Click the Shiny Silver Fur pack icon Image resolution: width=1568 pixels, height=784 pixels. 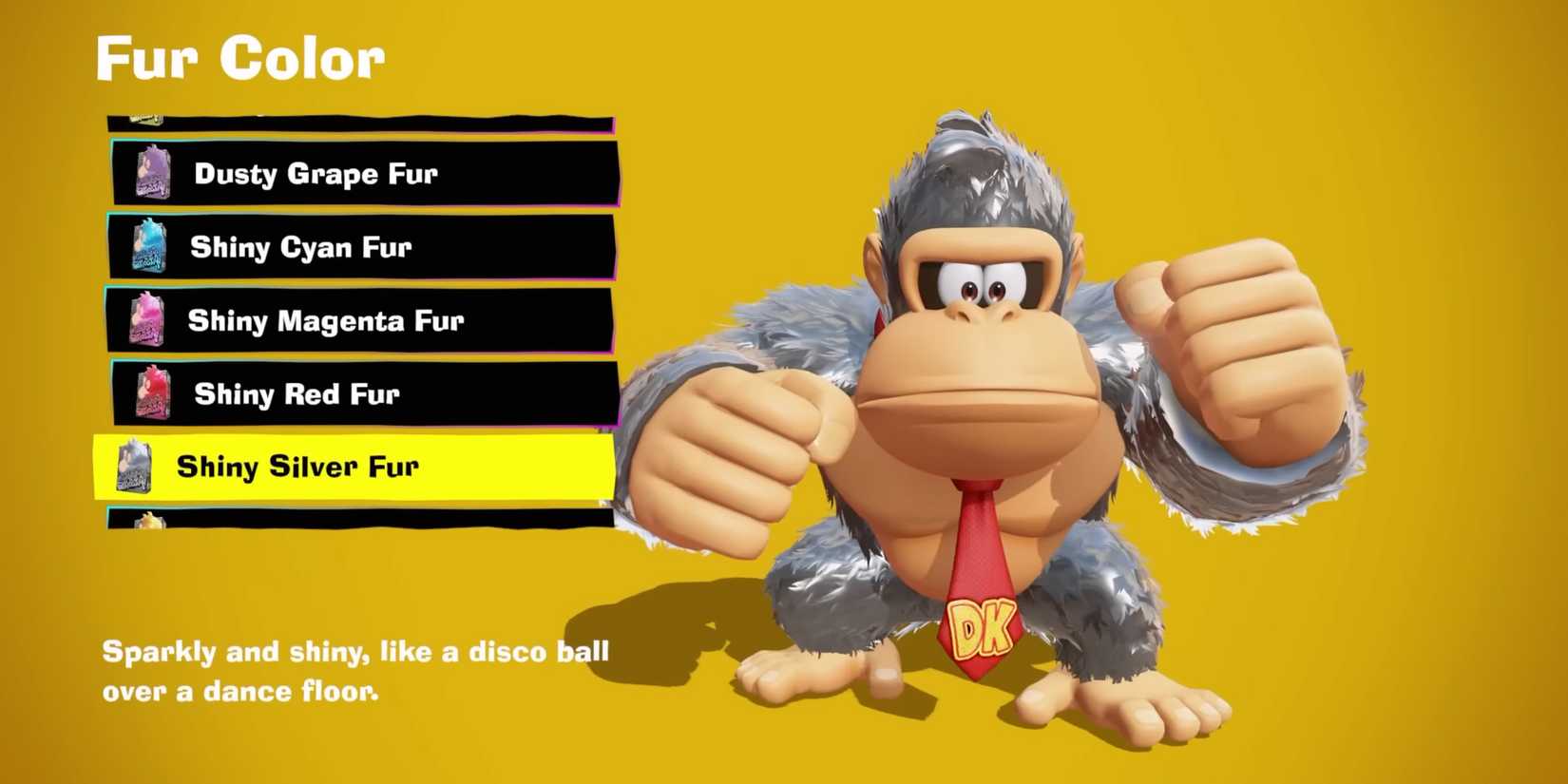pyautogui.click(x=133, y=467)
